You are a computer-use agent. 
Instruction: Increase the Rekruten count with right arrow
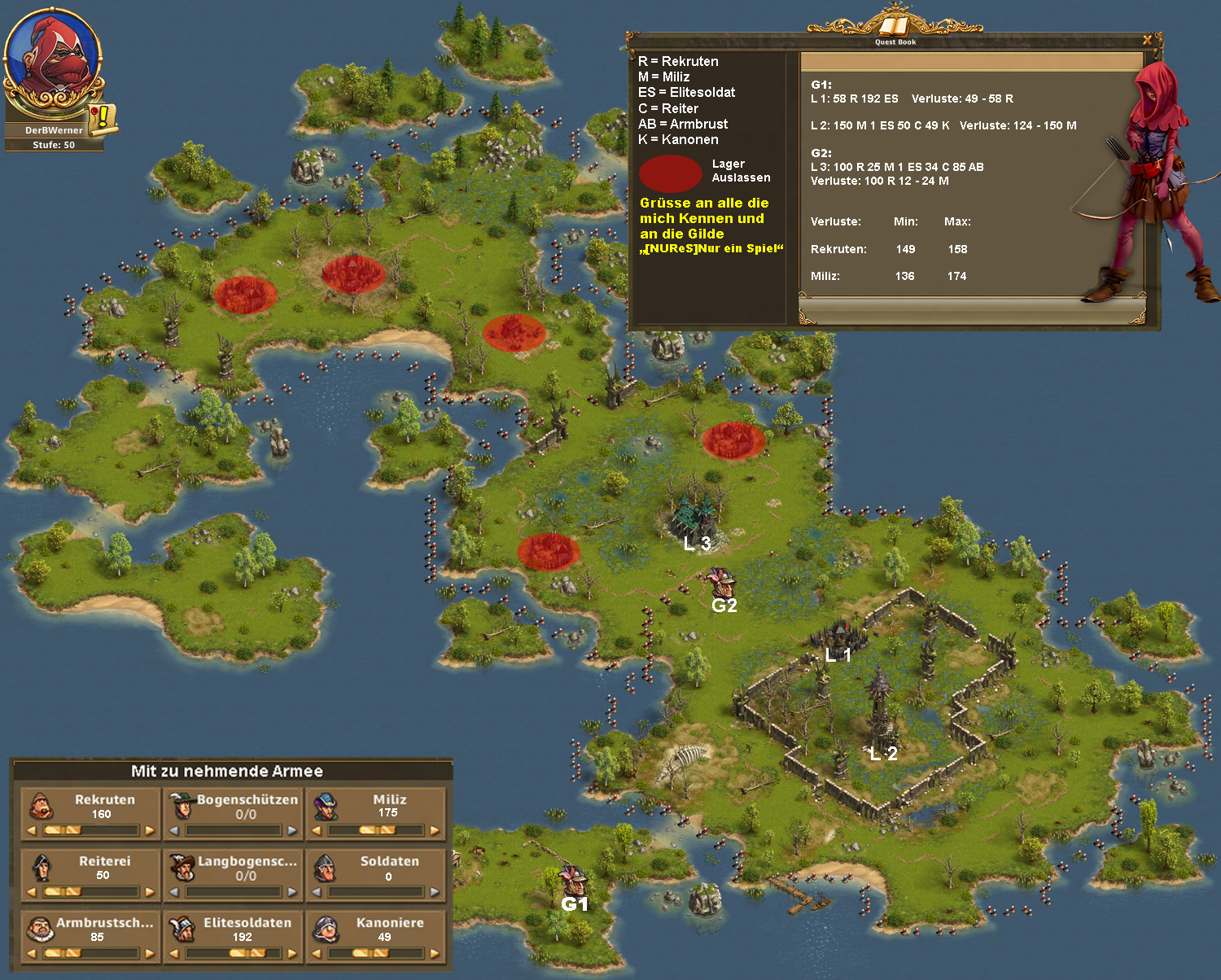point(150,831)
